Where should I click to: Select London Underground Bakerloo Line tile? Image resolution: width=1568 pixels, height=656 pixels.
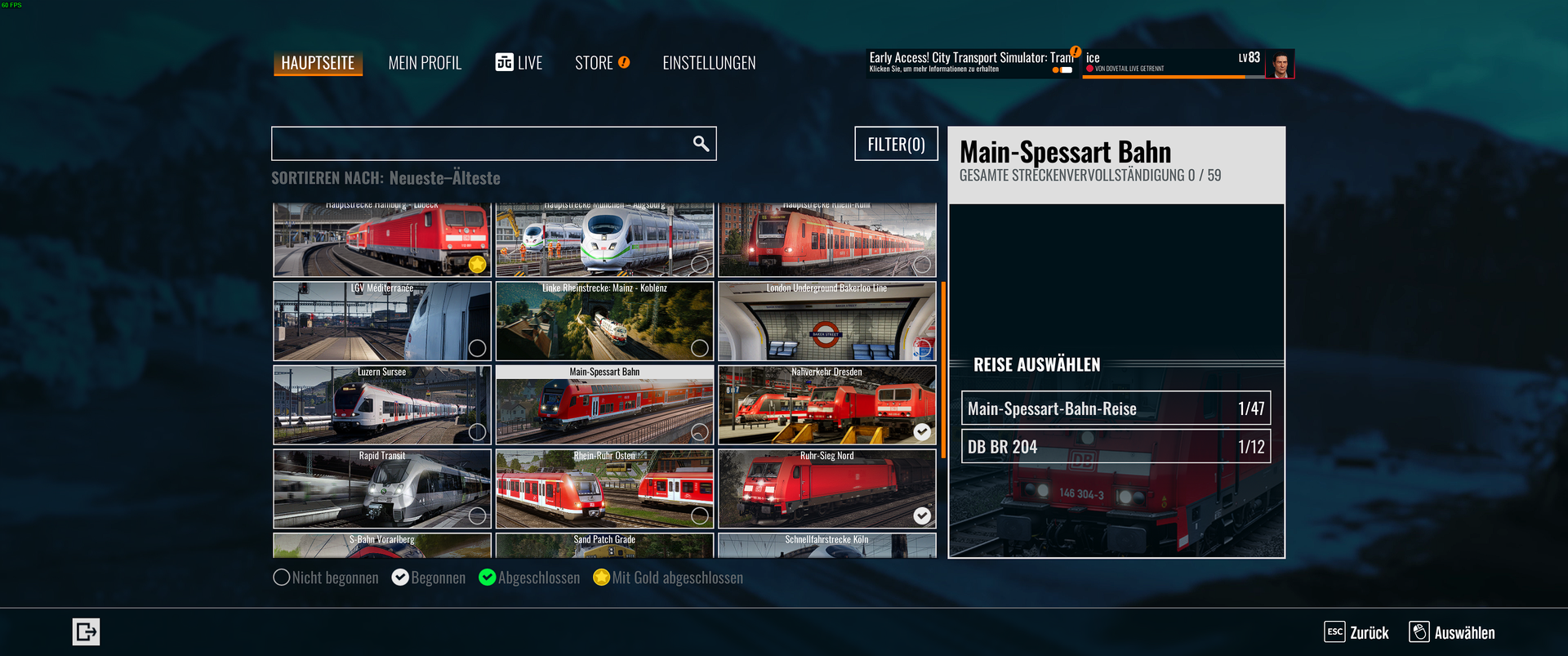(826, 322)
